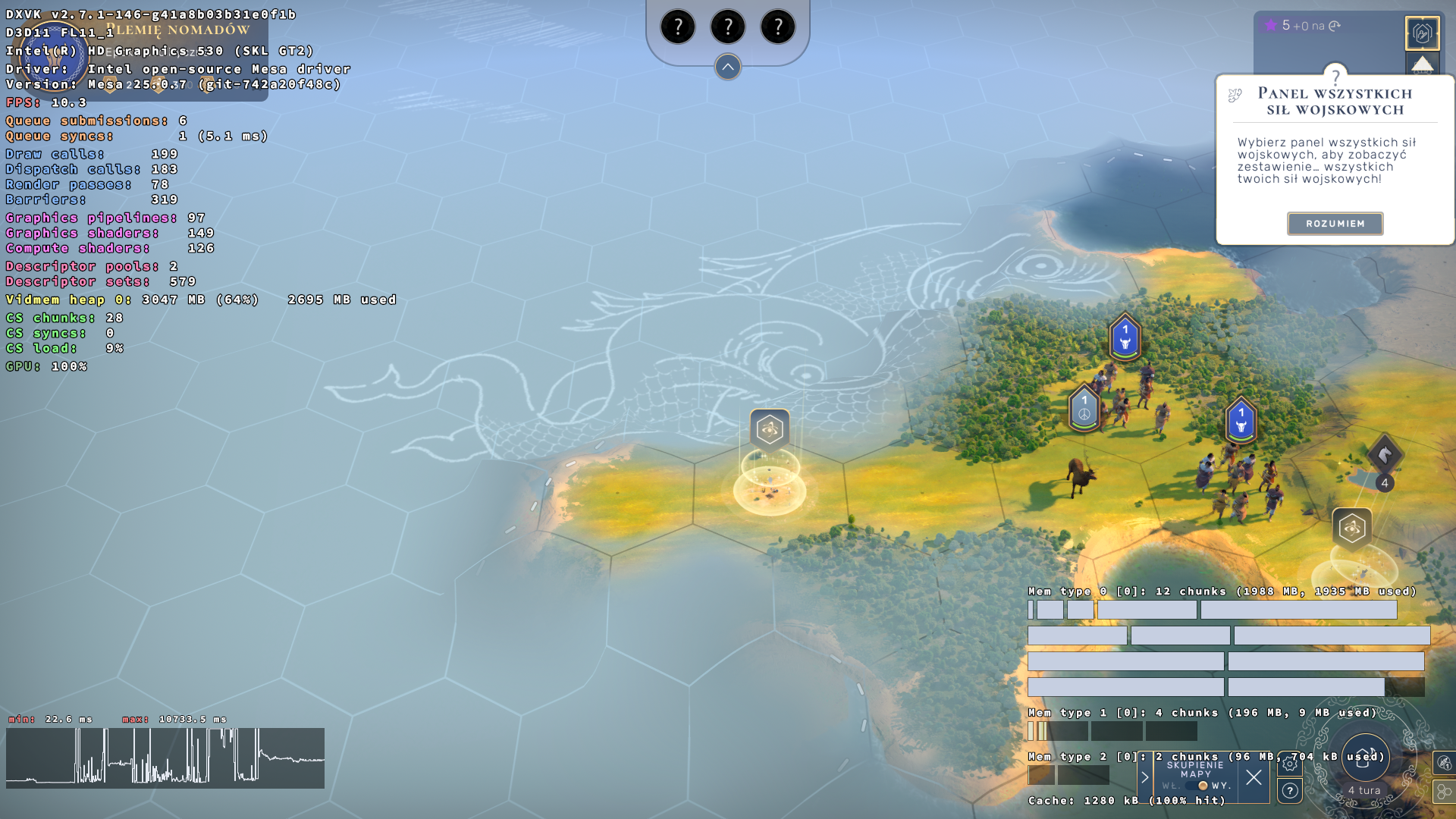Viewport: 1456px width, 819px height.
Task: Confirm the tutorial with Rozumiem button
Action: (1335, 224)
